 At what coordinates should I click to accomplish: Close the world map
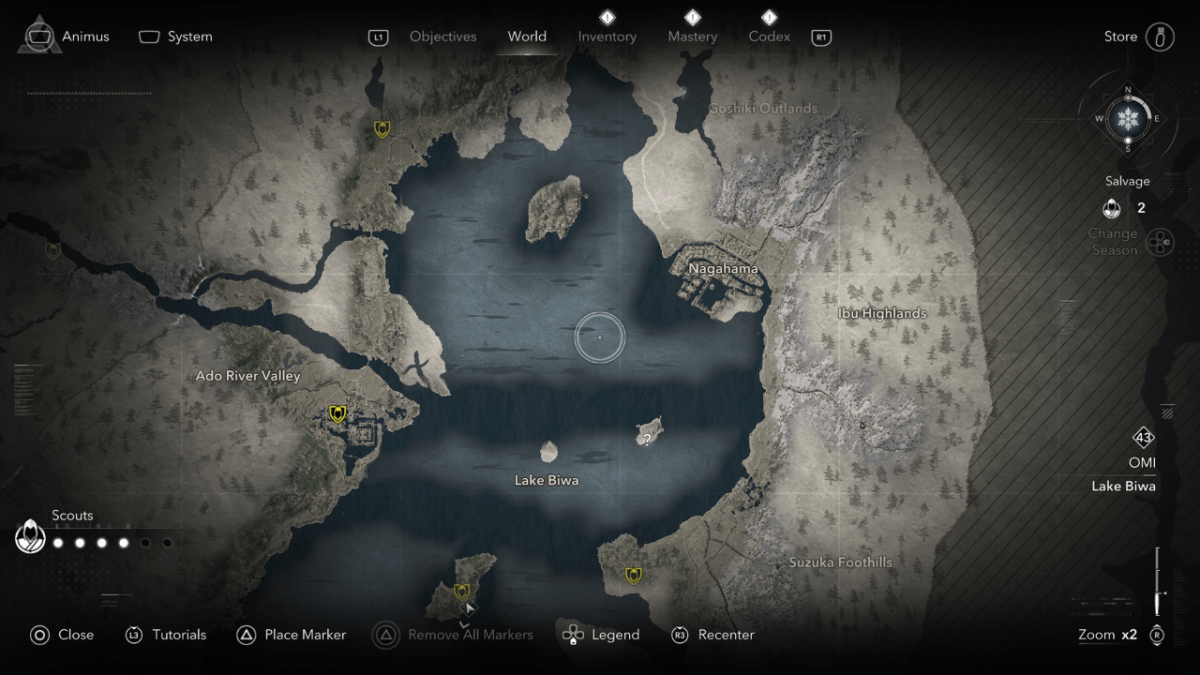click(x=62, y=635)
